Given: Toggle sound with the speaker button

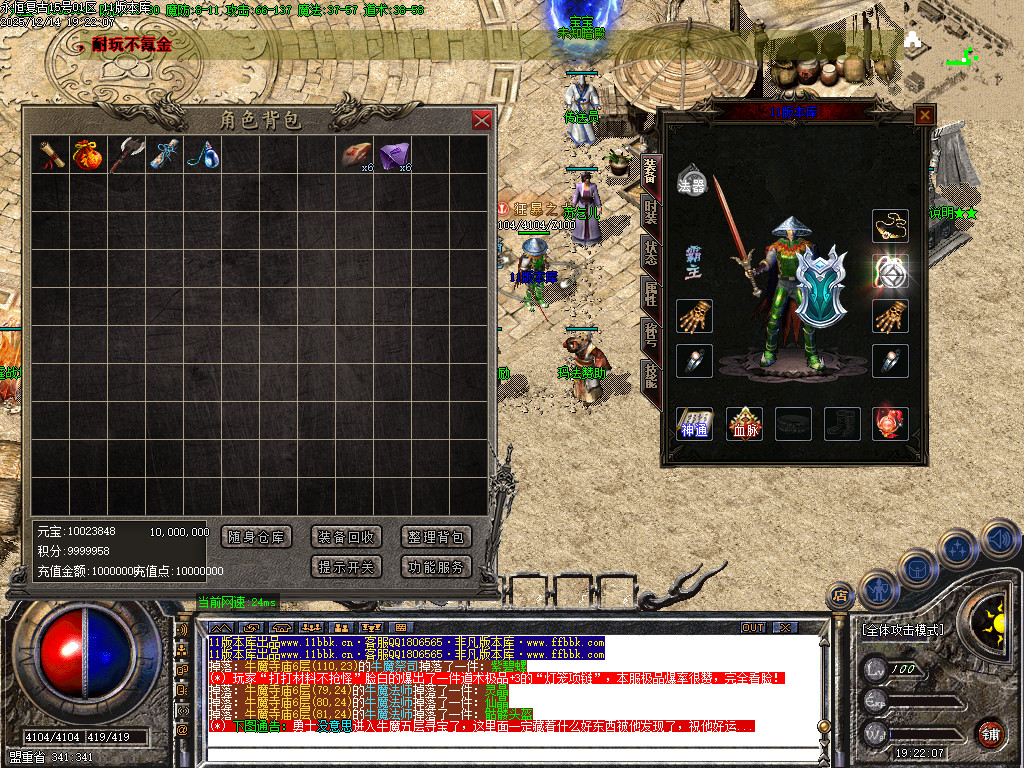Looking at the screenshot, I should coord(999,541).
